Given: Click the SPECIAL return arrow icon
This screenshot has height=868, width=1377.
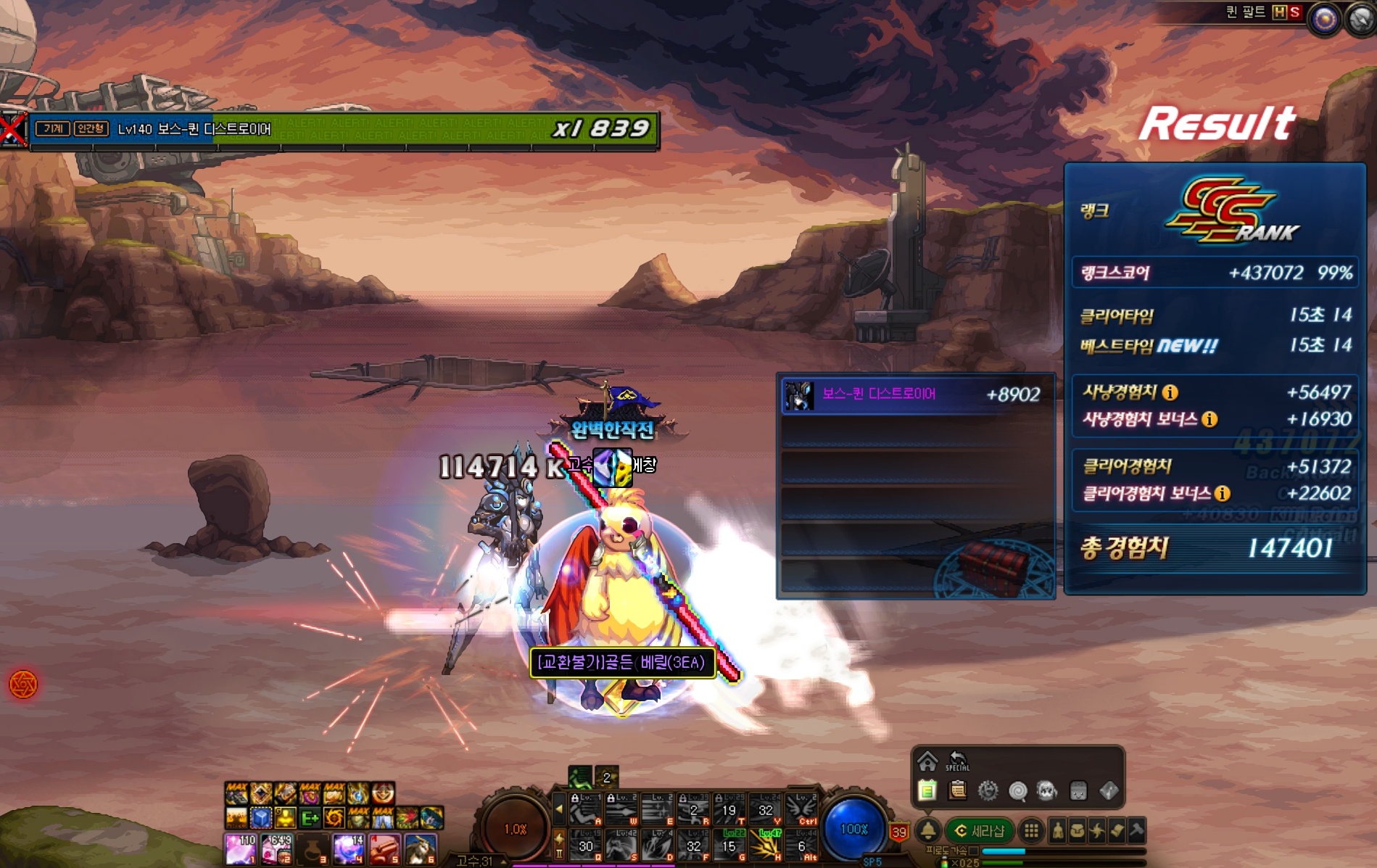Looking at the screenshot, I should point(957,761).
